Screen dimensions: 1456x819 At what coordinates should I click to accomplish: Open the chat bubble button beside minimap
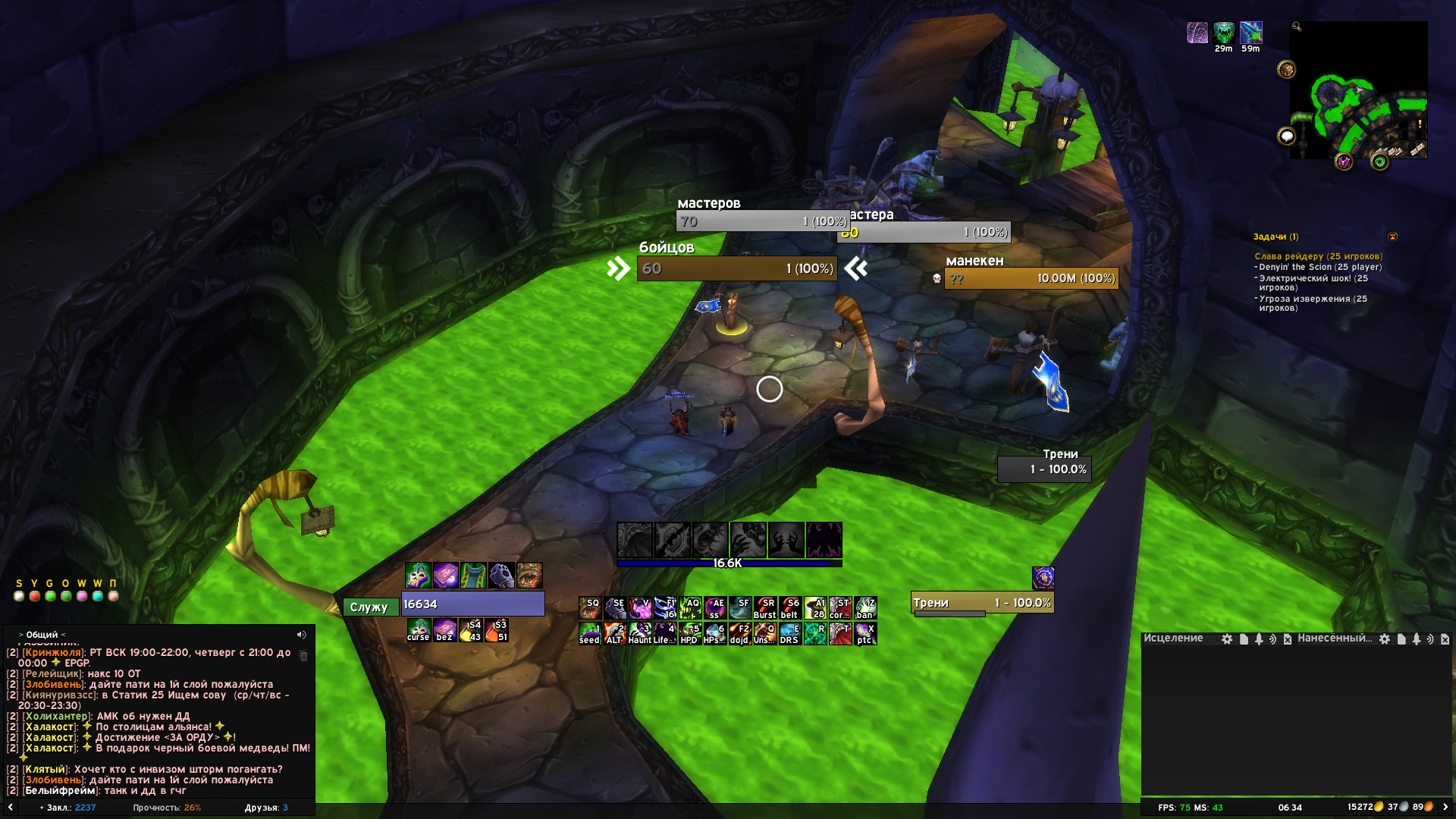(x=1287, y=136)
